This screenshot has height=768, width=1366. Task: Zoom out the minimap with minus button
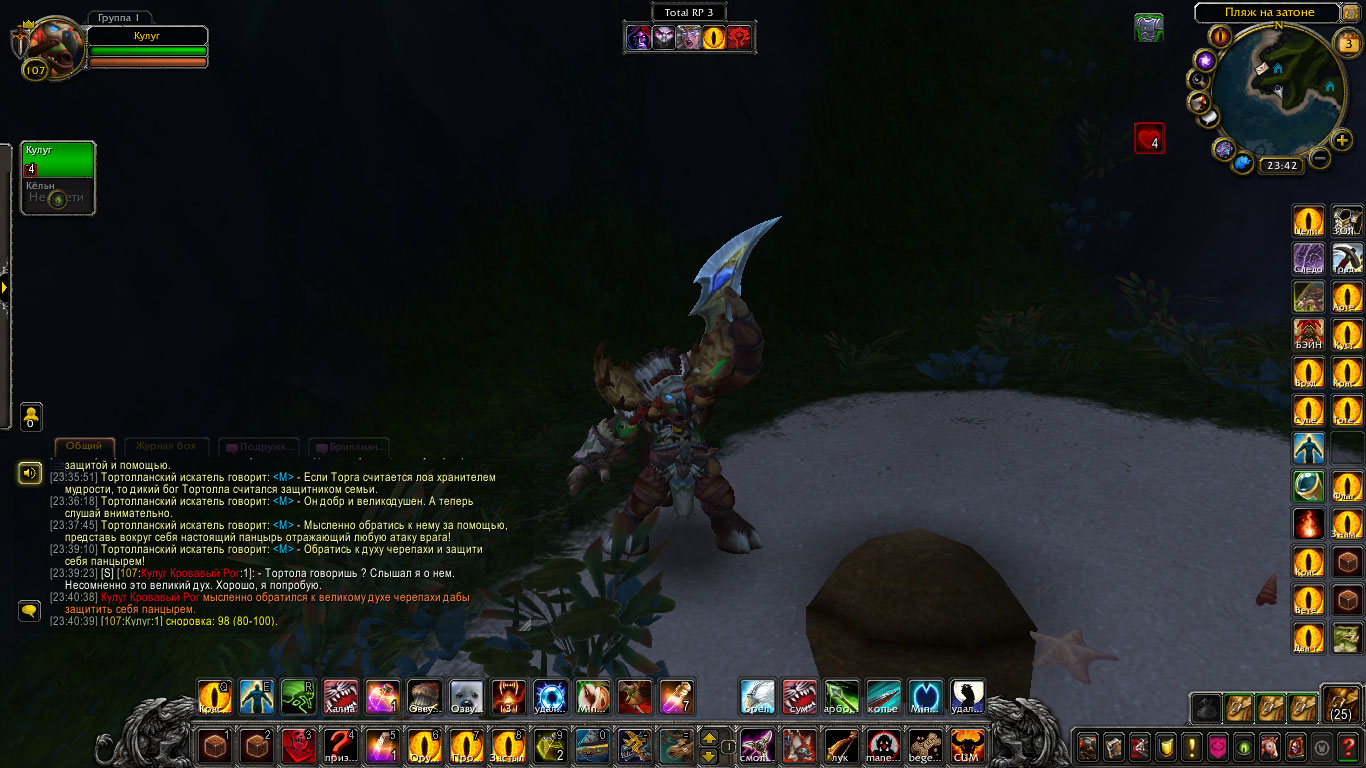(x=1320, y=158)
